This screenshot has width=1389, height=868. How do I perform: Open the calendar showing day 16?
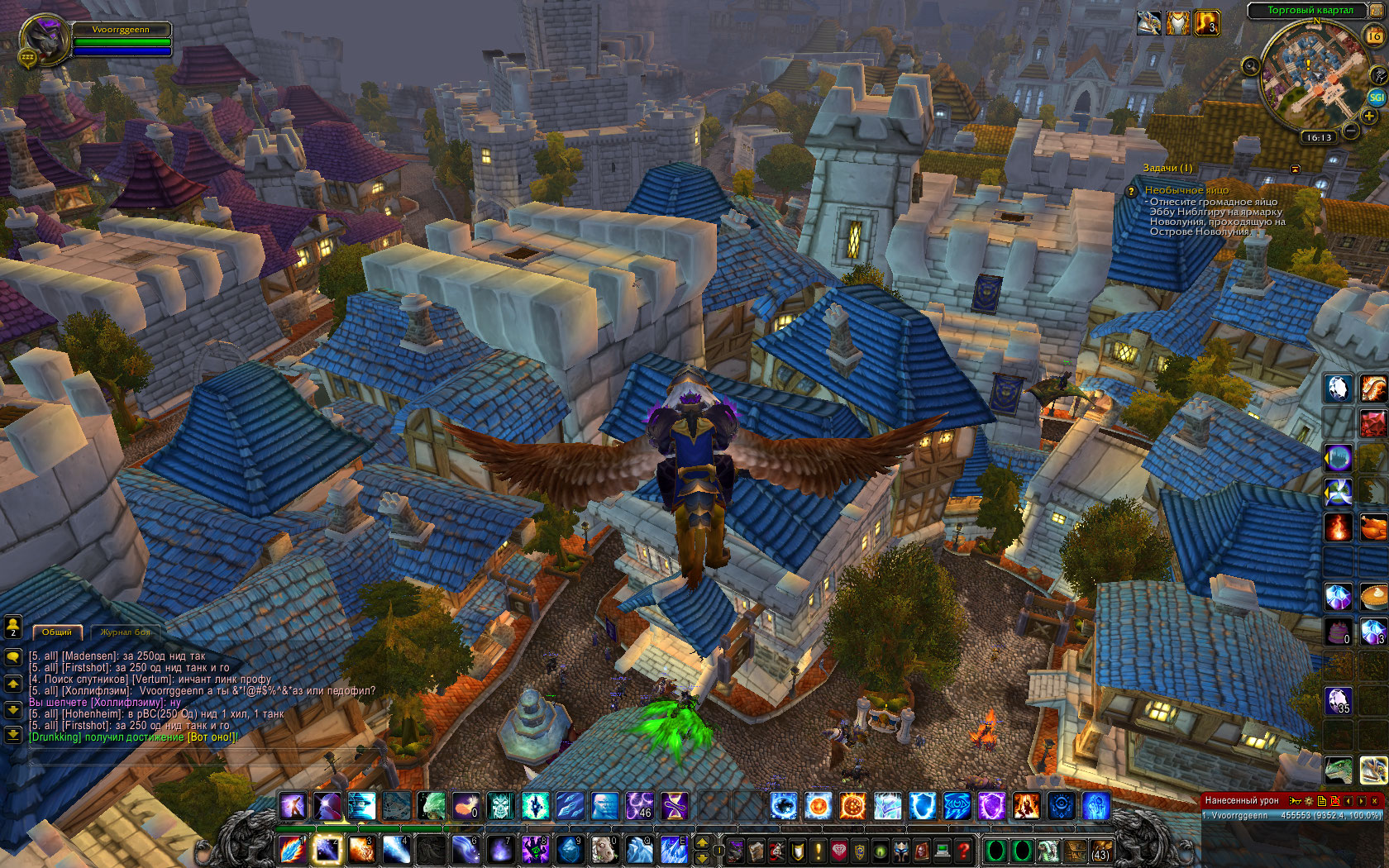click(x=1374, y=36)
